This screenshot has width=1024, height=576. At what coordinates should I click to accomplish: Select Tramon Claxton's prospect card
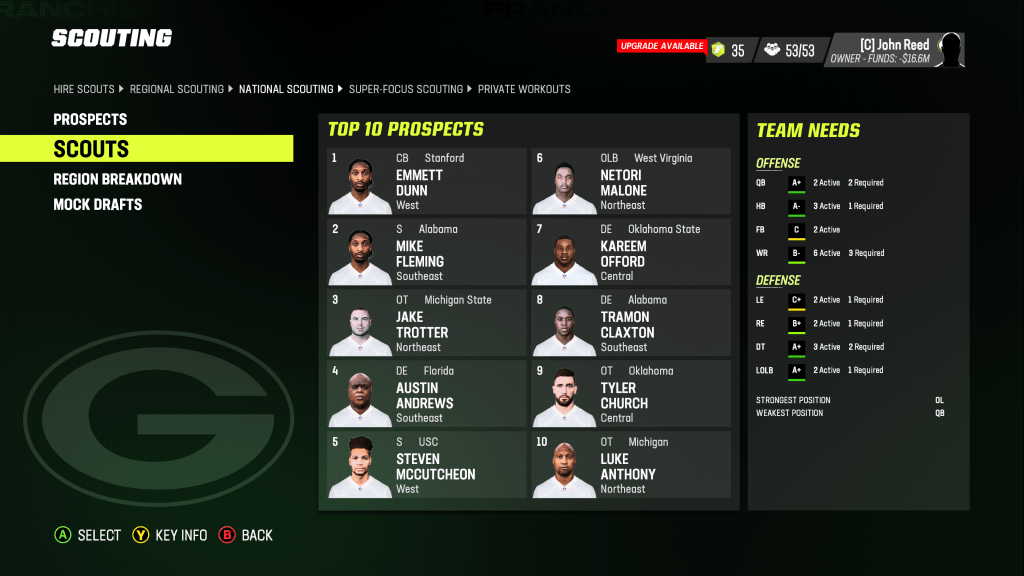[x=631, y=323]
